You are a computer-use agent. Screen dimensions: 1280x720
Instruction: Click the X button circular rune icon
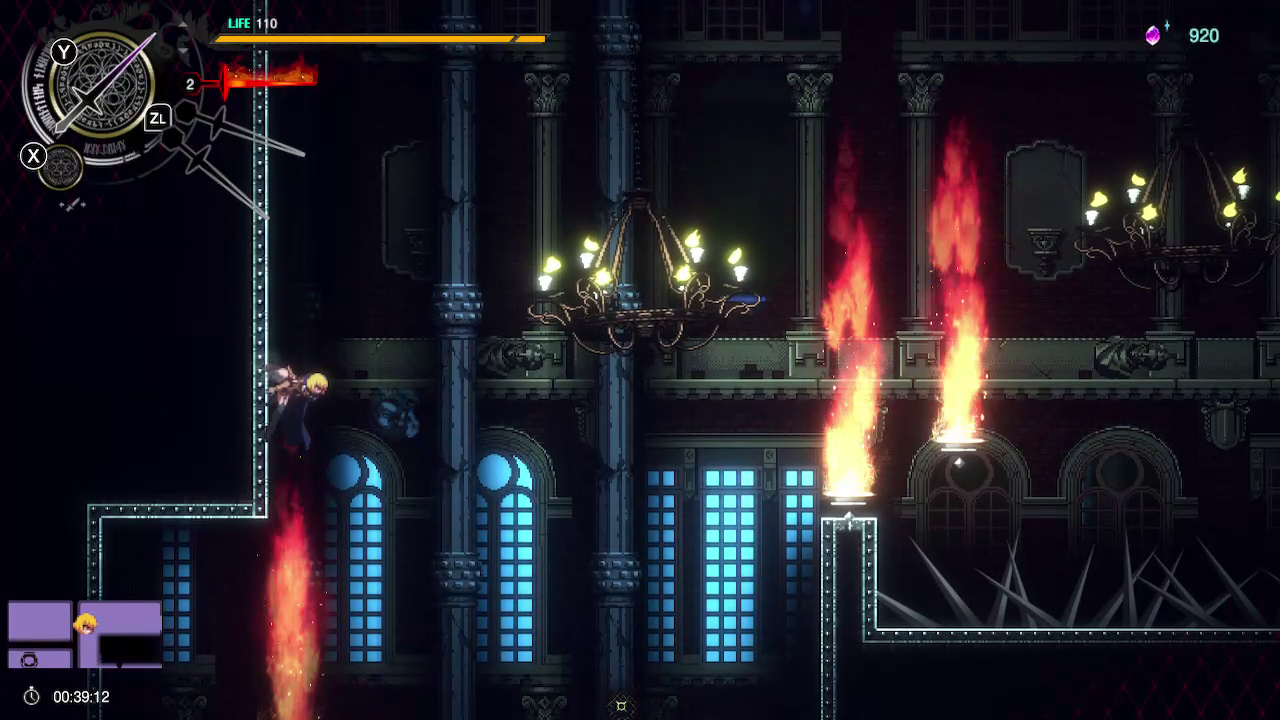[x=60, y=165]
